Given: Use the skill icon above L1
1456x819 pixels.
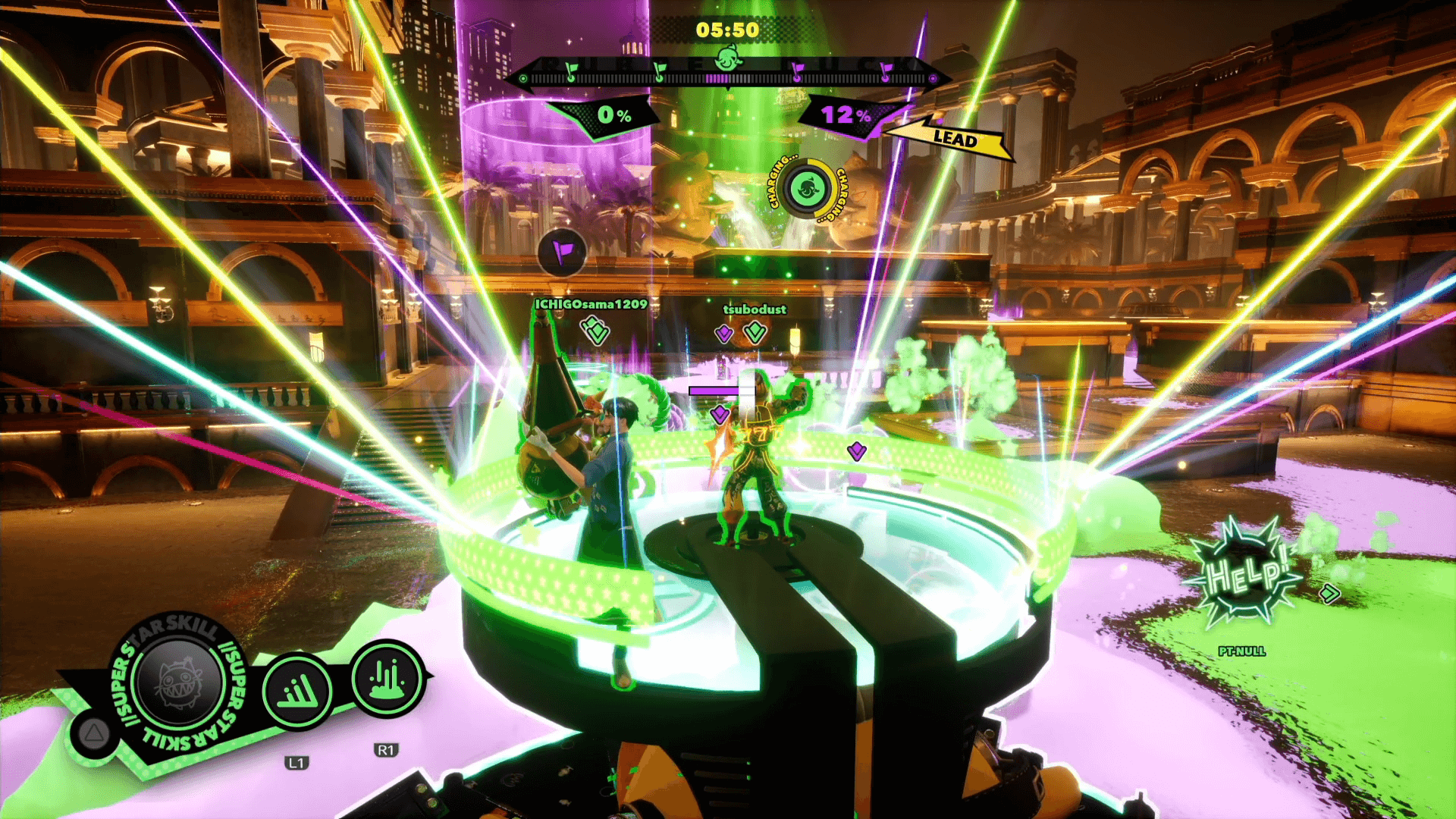Looking at the screenshot, I should coord(297,691).
